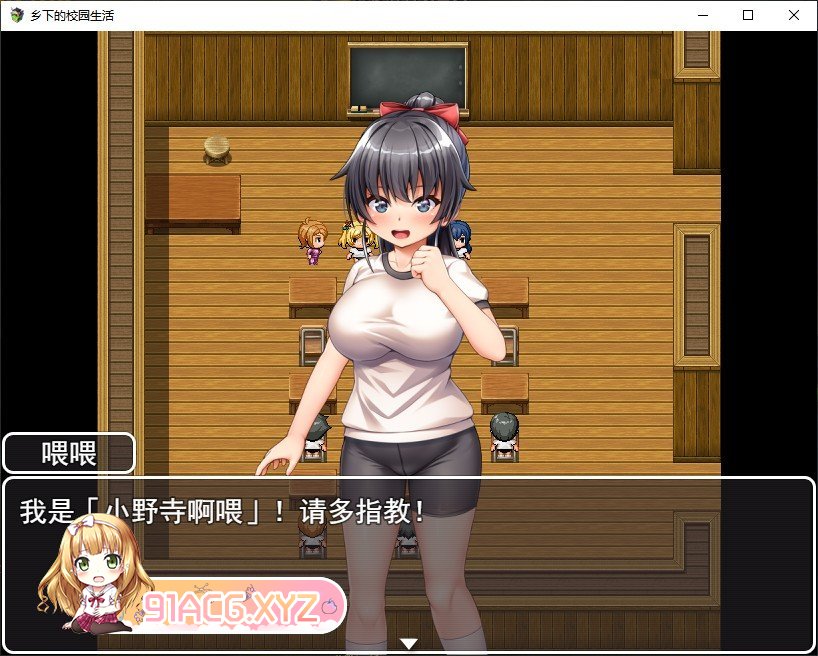Minimize the game window
Image resolution: width=818 pixels, height=656 pixels.
pyautogui.click(x=702, y=15)
